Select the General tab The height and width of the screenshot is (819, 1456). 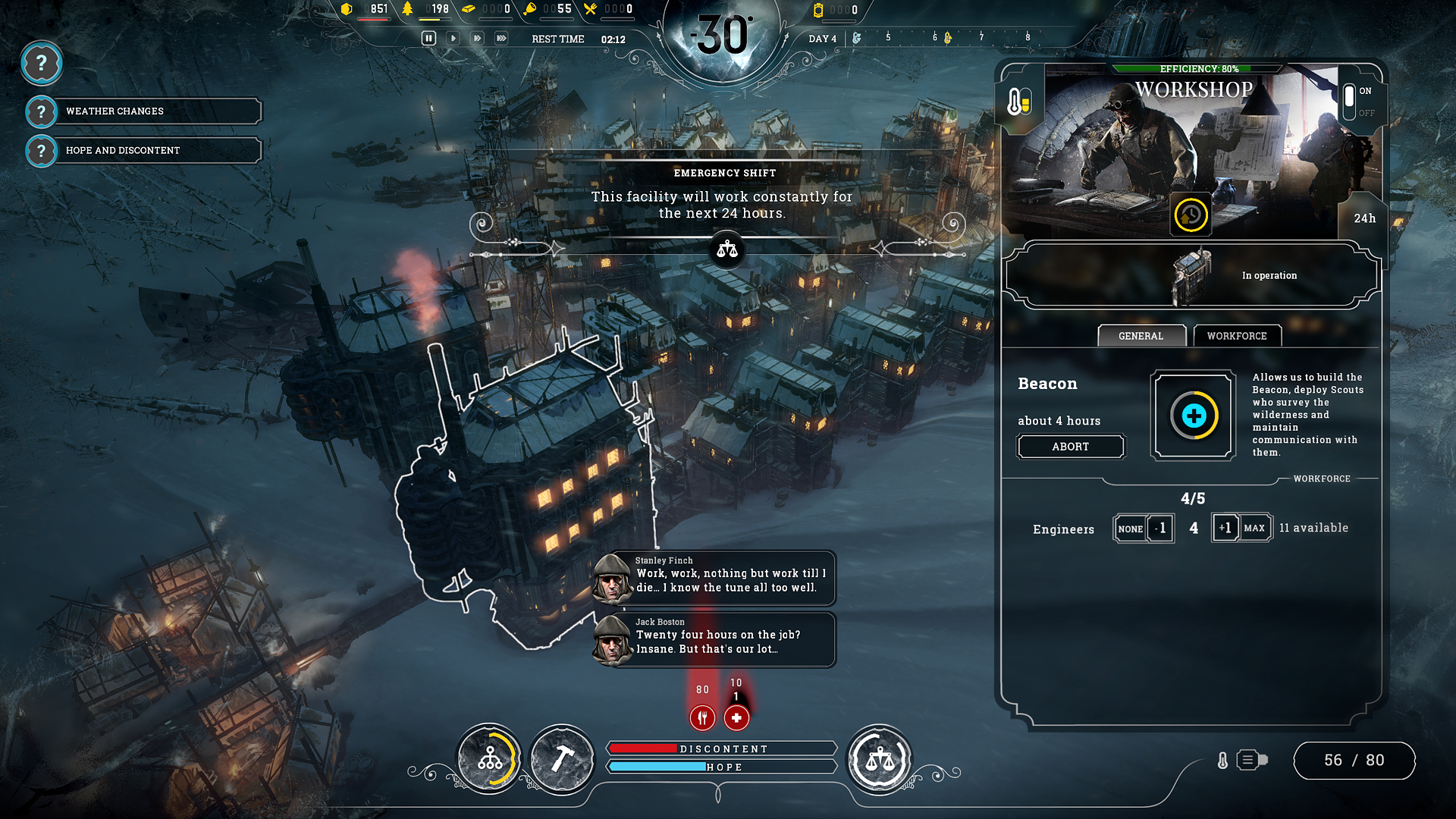tap(1141, 335)
